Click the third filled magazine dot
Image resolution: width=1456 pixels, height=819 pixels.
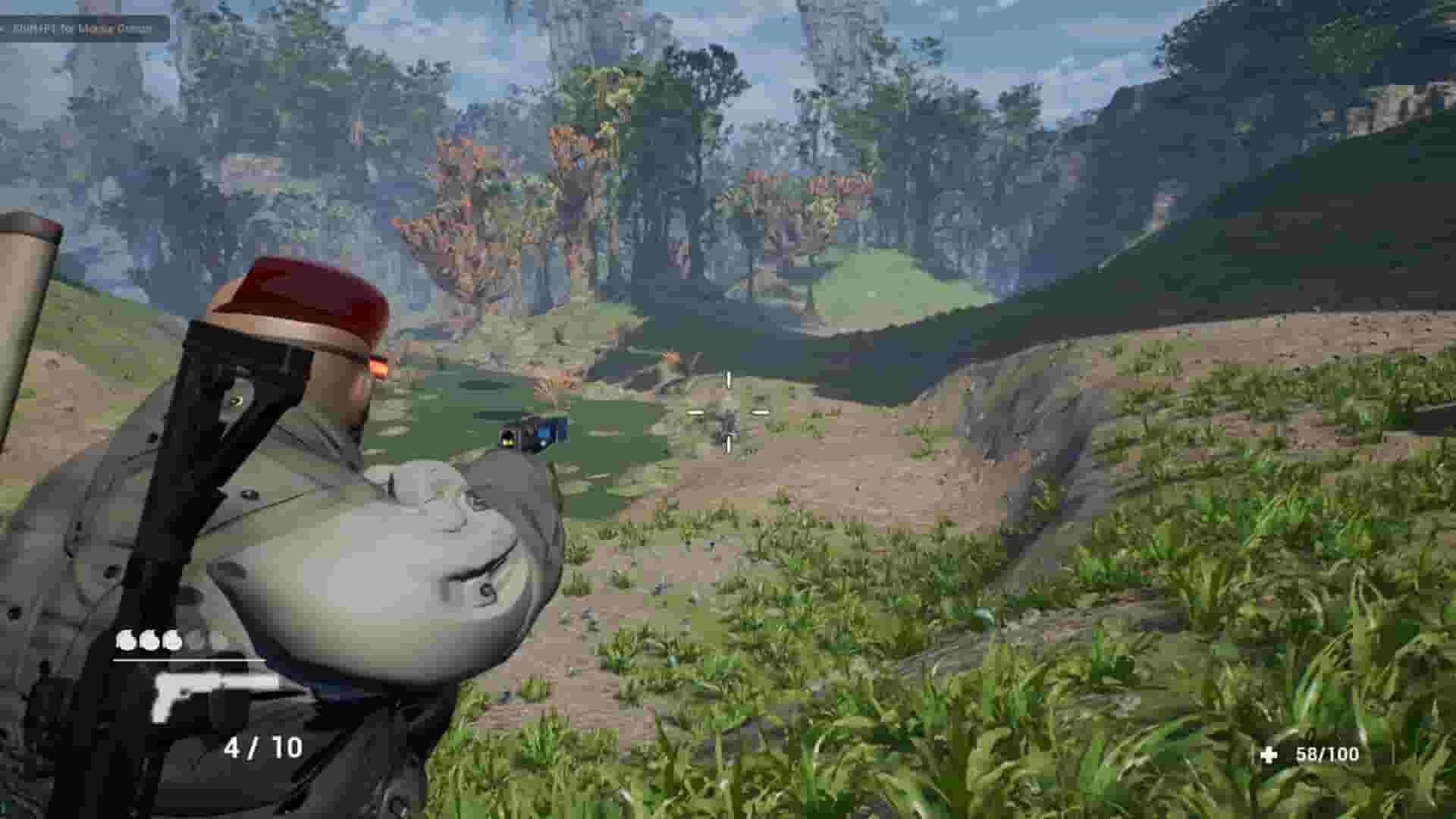pyautogui.click(x=173, y=639)
